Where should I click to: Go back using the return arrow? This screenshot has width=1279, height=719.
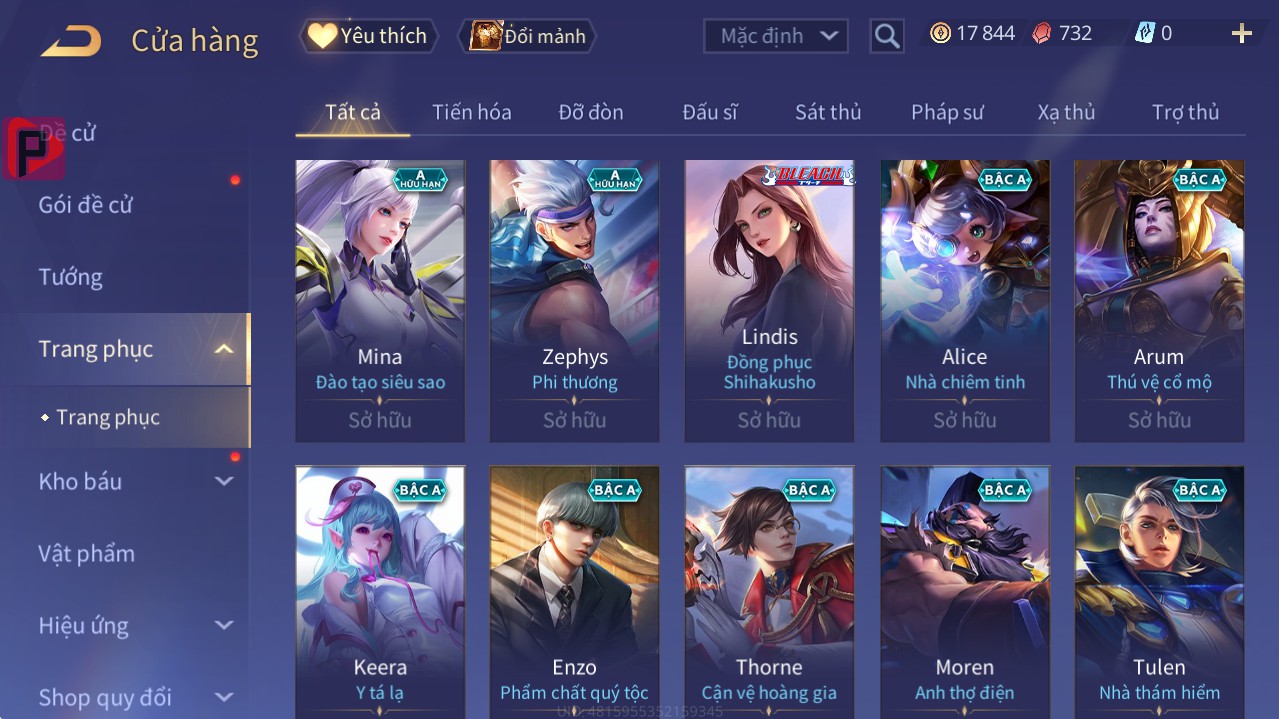[x=70, y=40]
